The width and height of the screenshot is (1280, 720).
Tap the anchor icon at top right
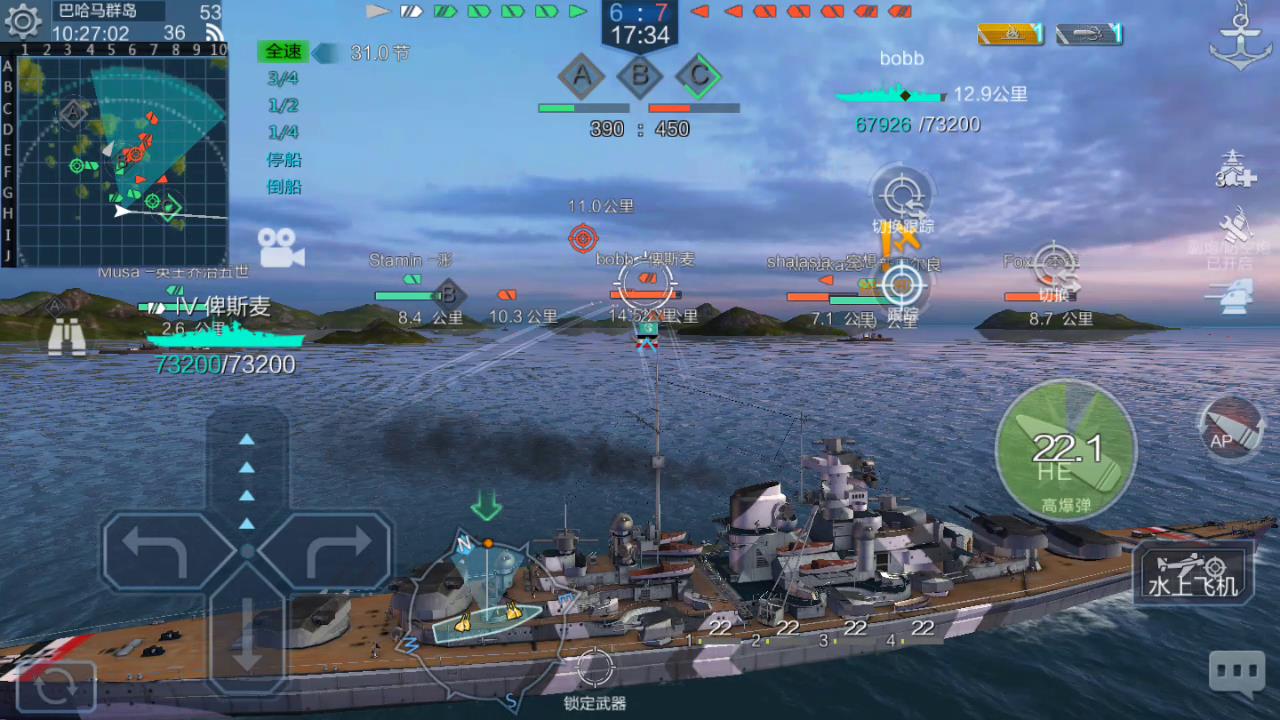coord(1240,38)
